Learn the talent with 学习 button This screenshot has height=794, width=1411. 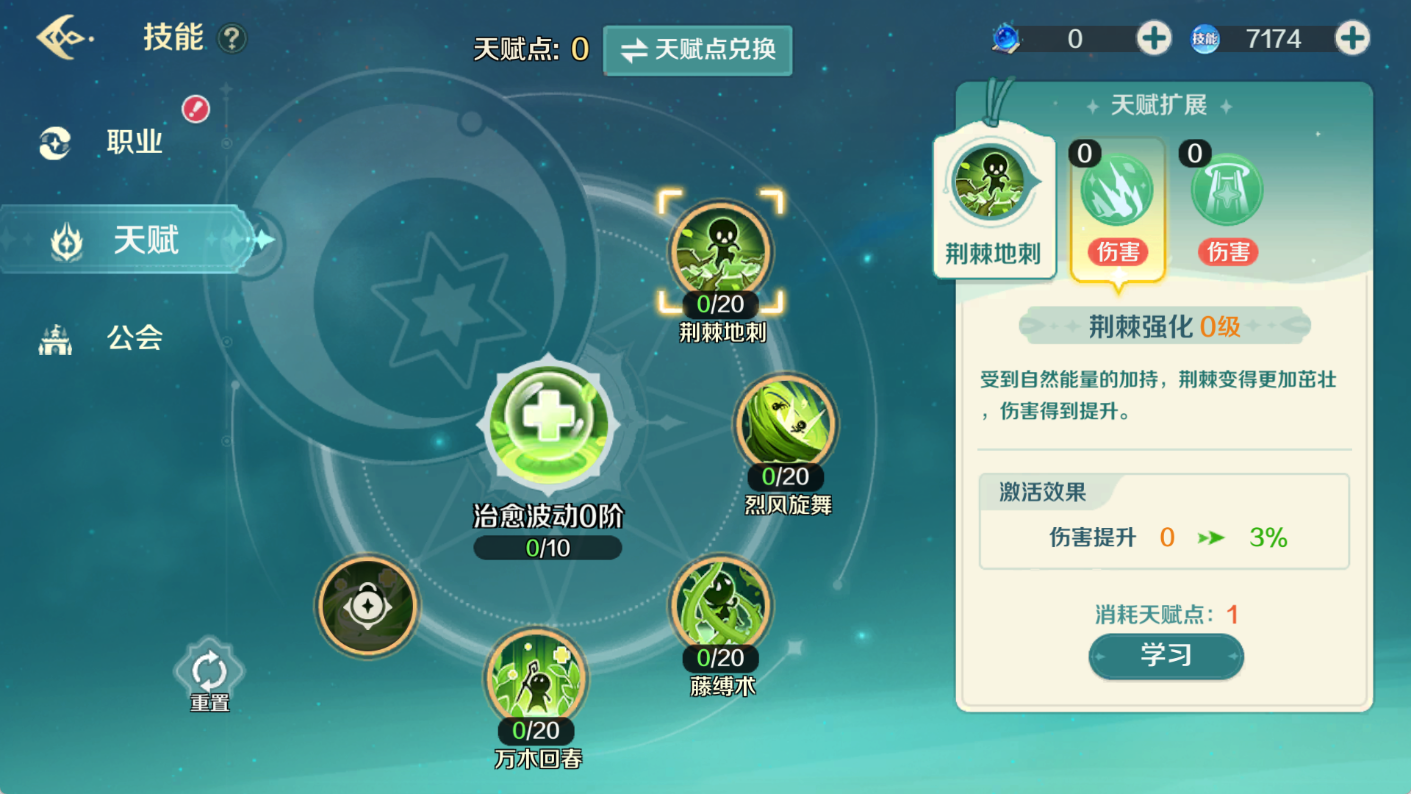tap(1165, 656)
